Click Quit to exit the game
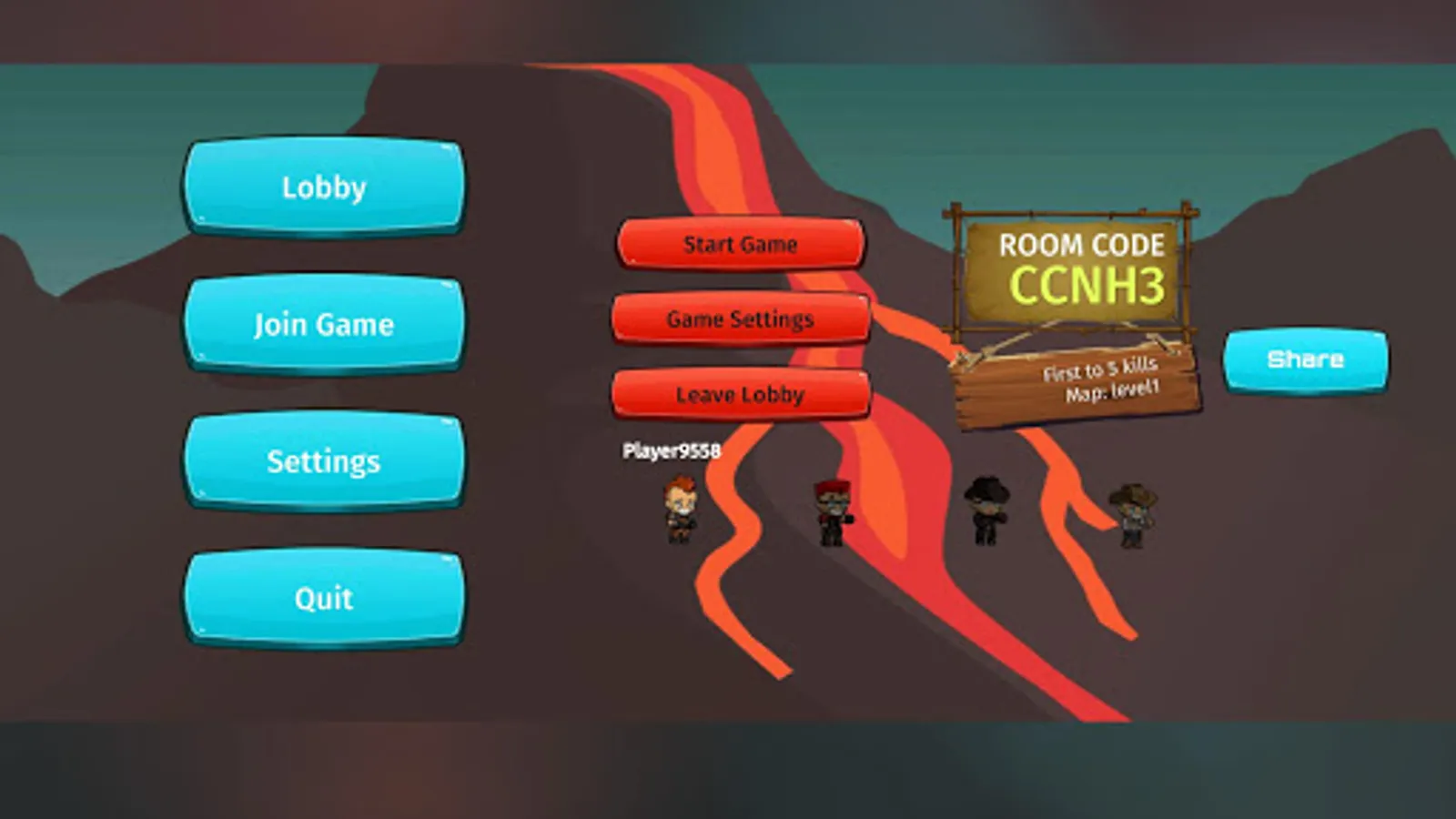Screen dimensions: 1456x819 [324, 598]
